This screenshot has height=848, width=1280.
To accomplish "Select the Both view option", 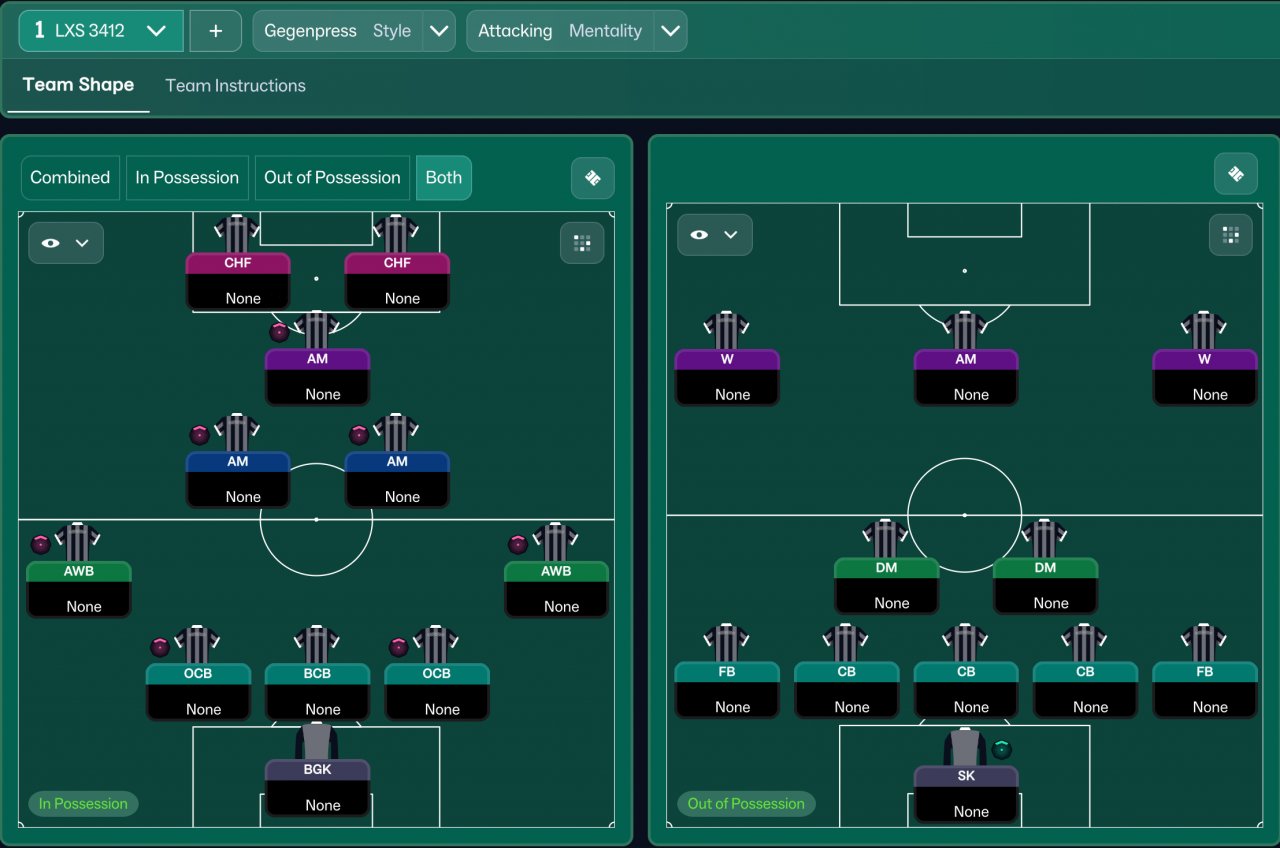I will [443, 178].
